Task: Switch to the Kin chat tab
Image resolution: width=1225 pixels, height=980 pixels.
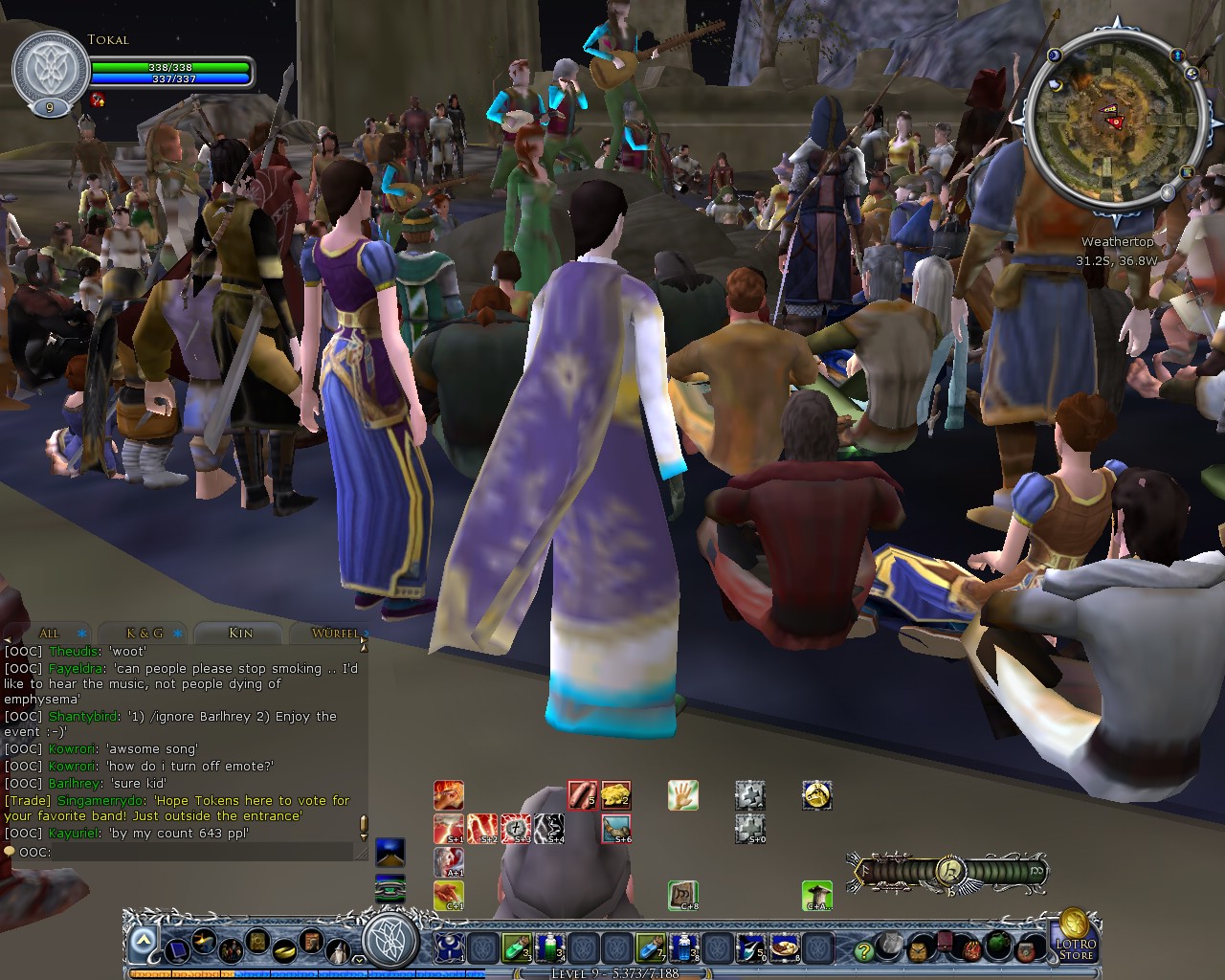Action: pyautogui.click(x=240, y=634)
